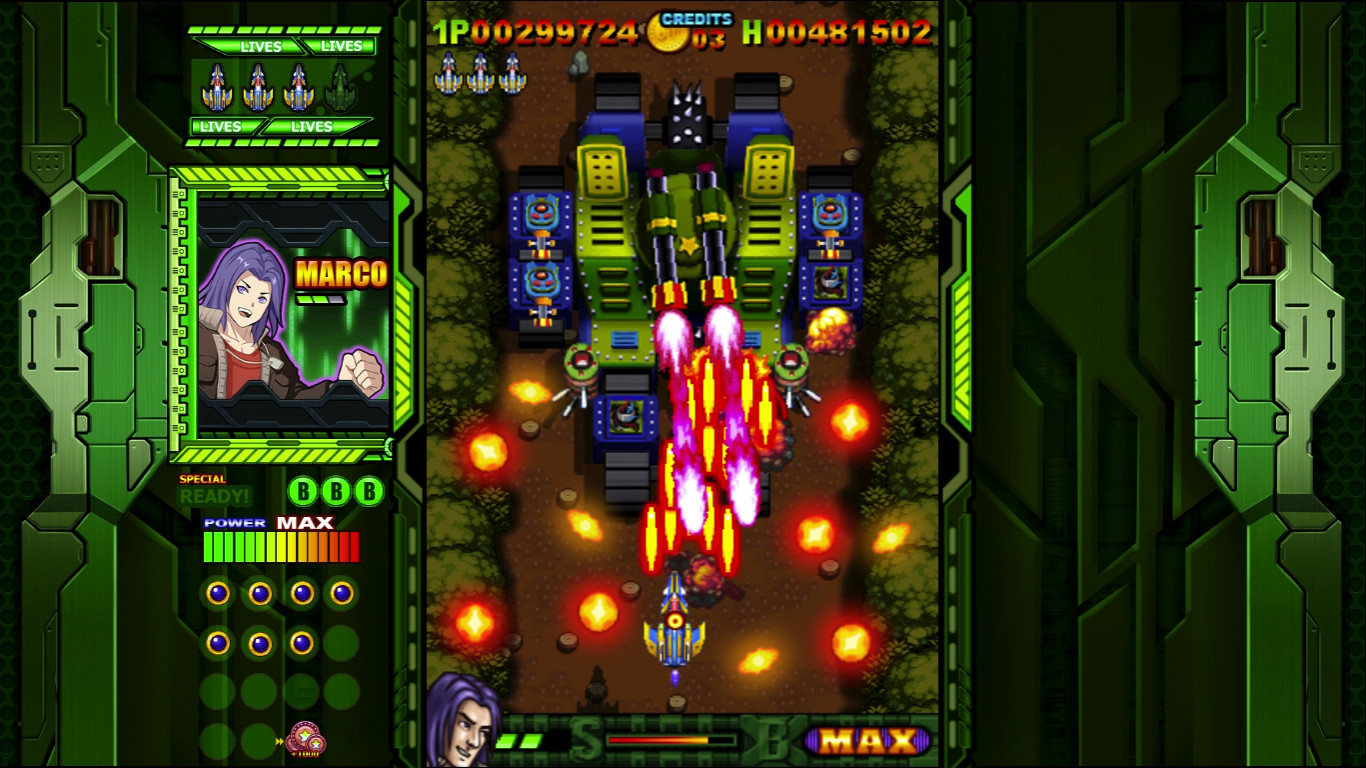Click the gold credits coin icon
The image size is (1366, 768).
pyautogui.click(x=666, y=33)
